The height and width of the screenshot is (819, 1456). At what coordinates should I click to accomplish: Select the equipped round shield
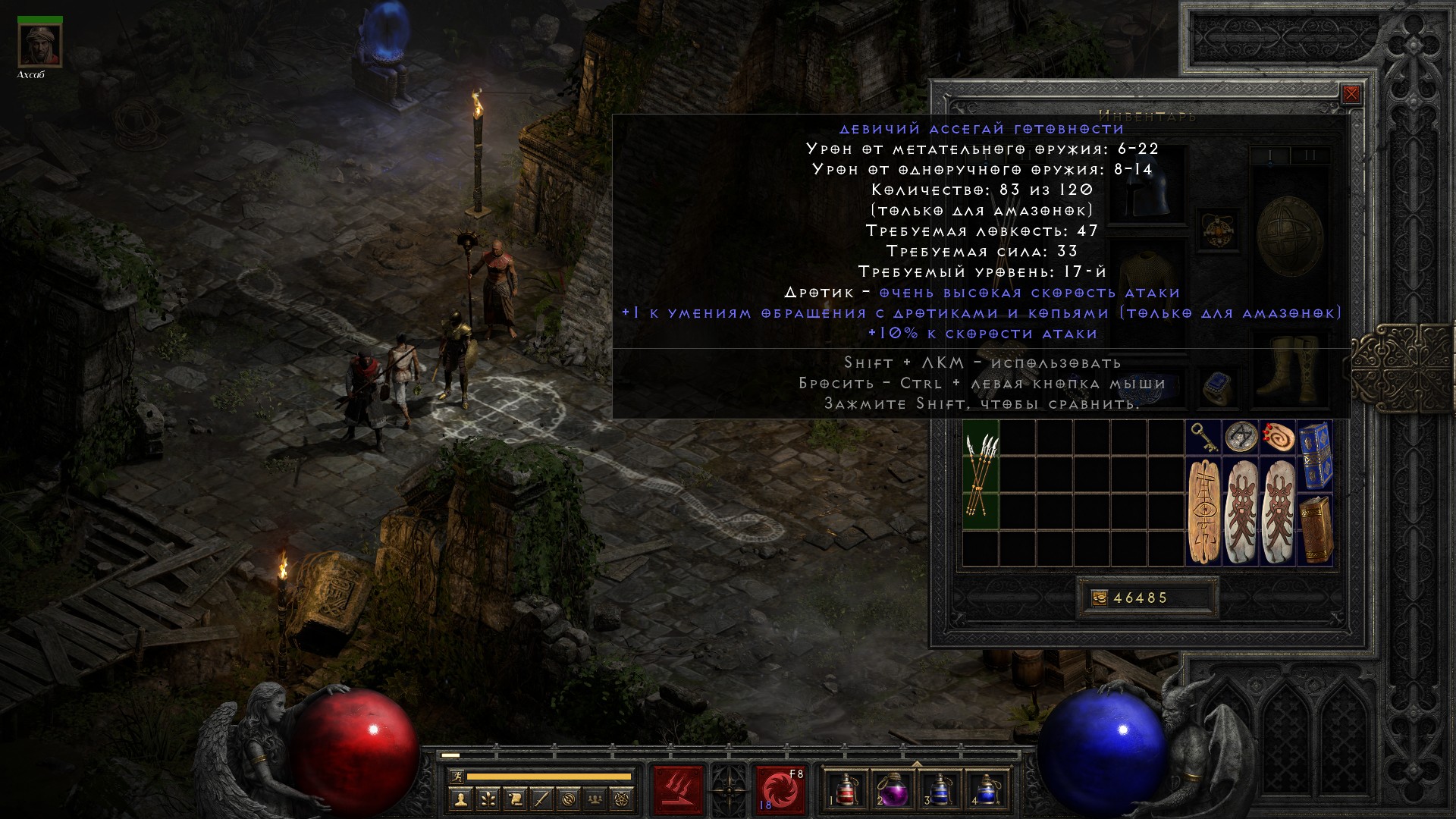click(1289, 235)
